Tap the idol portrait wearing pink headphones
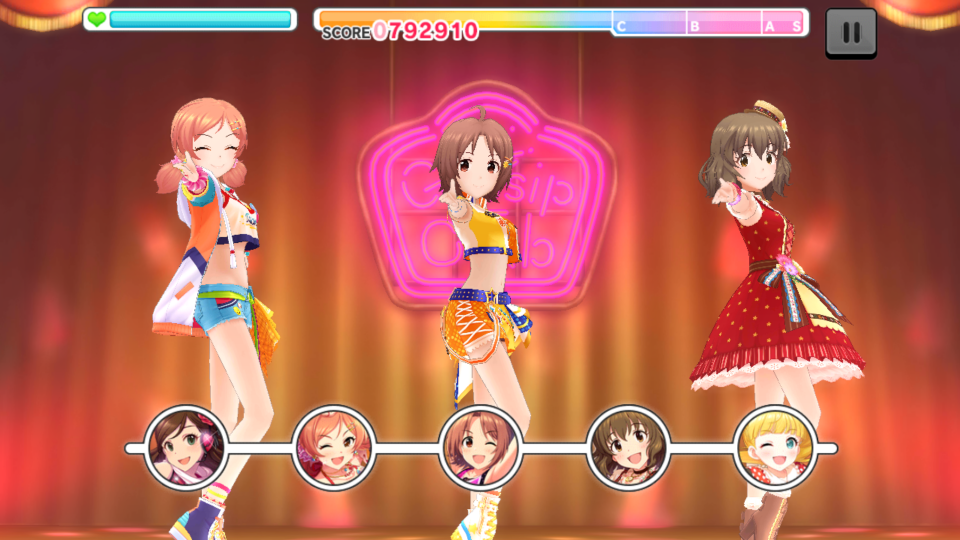Image resolution: width=960 pixels, height=540 pixels. tap(186, 447)
